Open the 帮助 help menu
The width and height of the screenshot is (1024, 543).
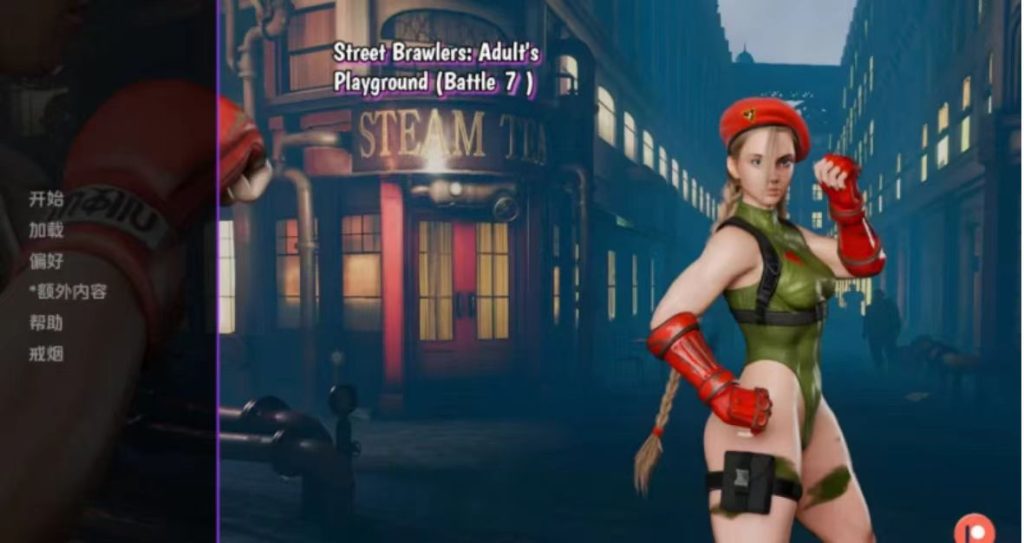(x=46, y=323)
